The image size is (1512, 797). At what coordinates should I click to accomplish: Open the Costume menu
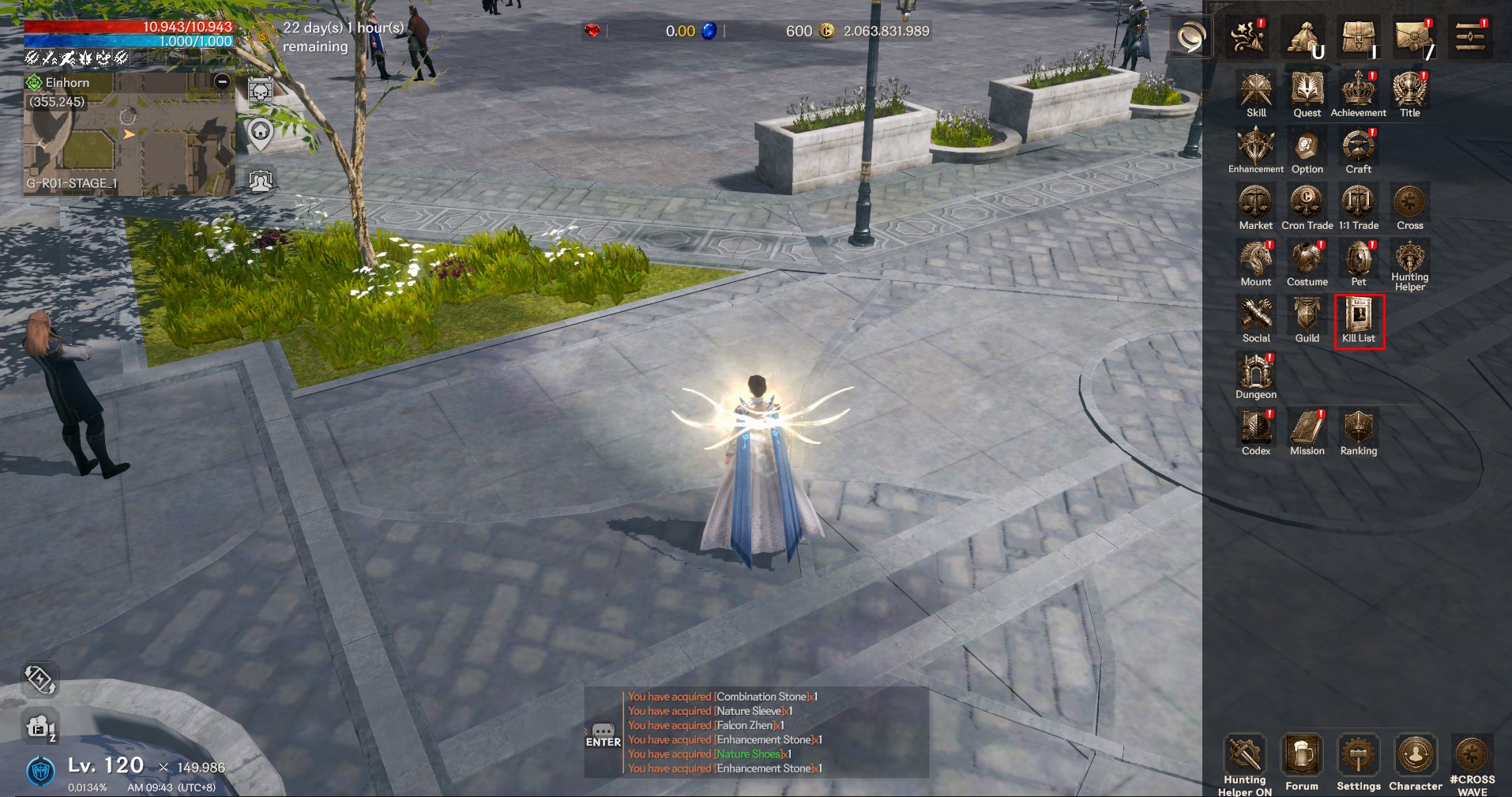pos(1307,260)
